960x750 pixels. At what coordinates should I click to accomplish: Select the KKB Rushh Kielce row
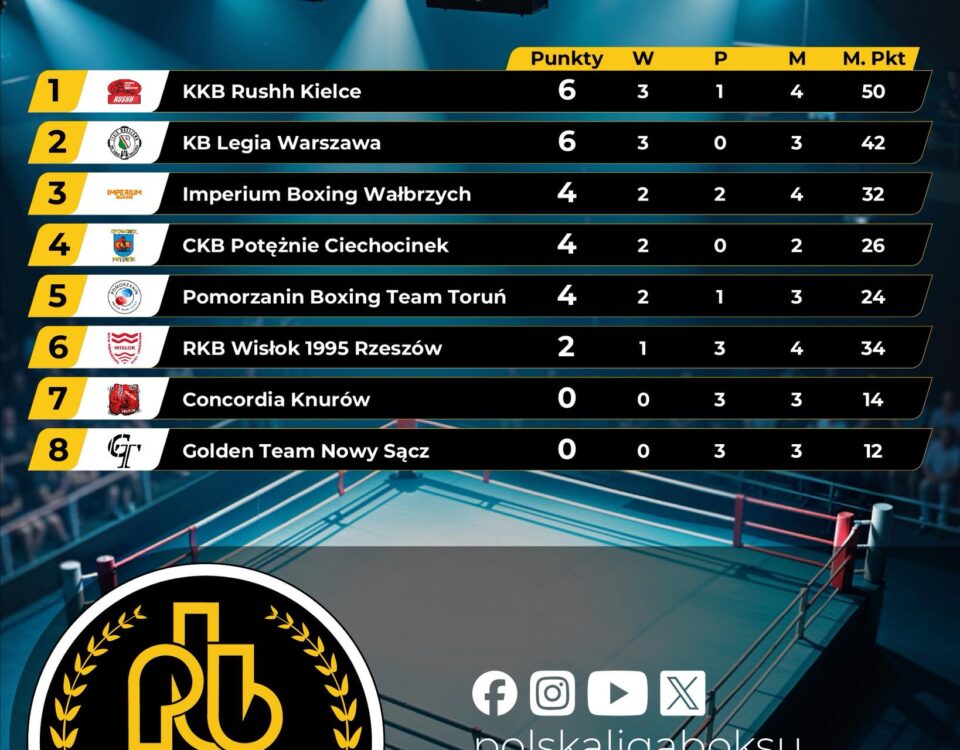click(x=272, y=92)
